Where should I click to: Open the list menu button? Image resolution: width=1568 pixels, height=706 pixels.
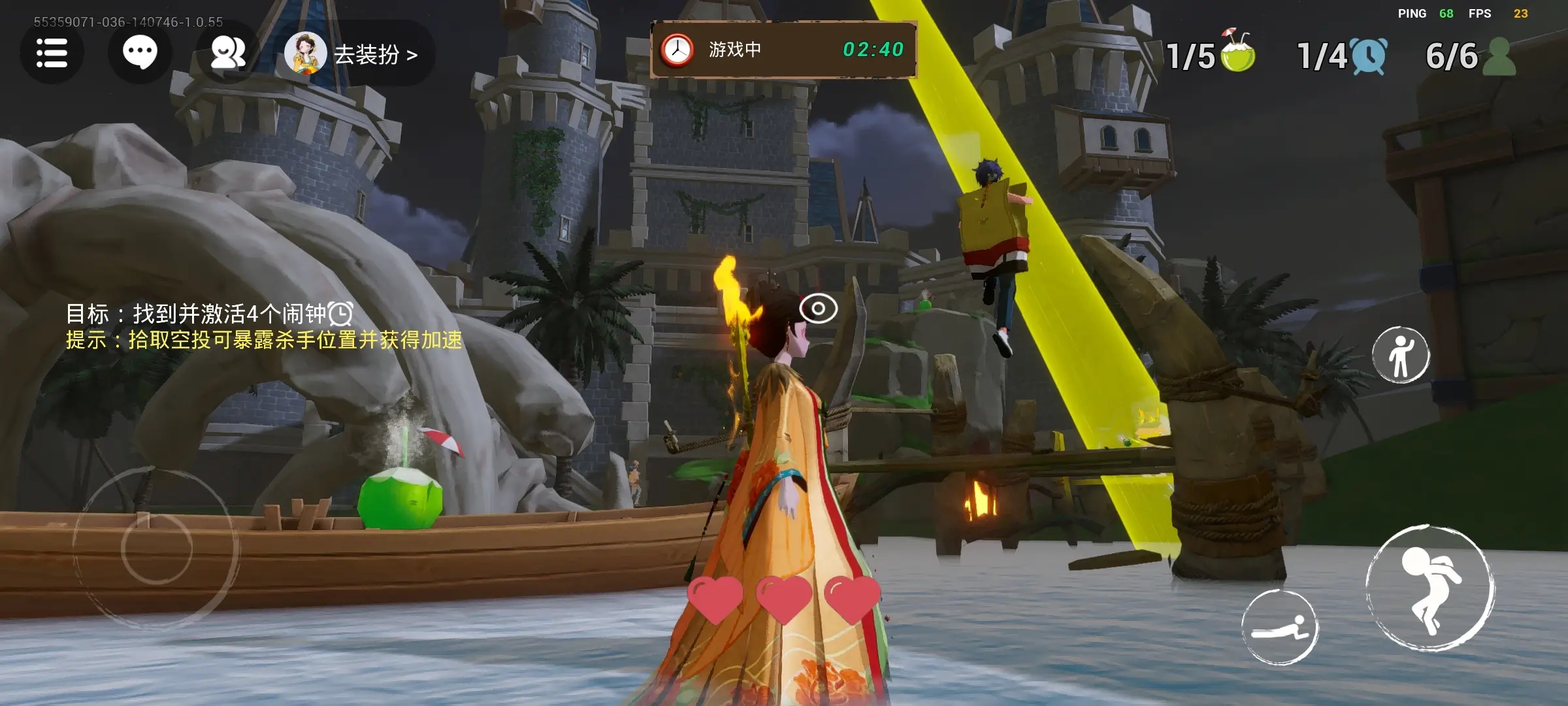(52, 53)
